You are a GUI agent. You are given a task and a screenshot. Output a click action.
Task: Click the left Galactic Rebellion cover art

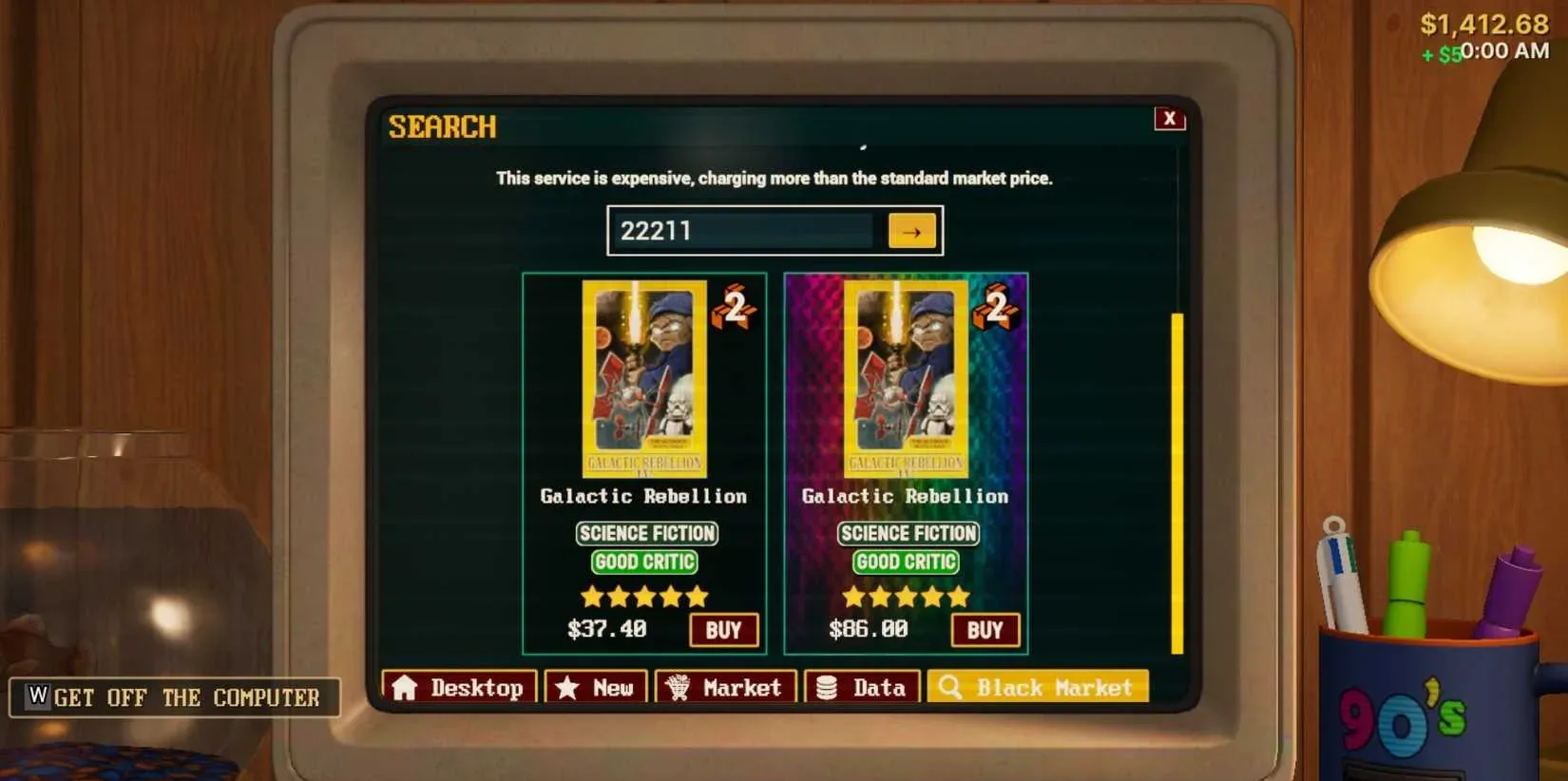click(x=644, y=380)
